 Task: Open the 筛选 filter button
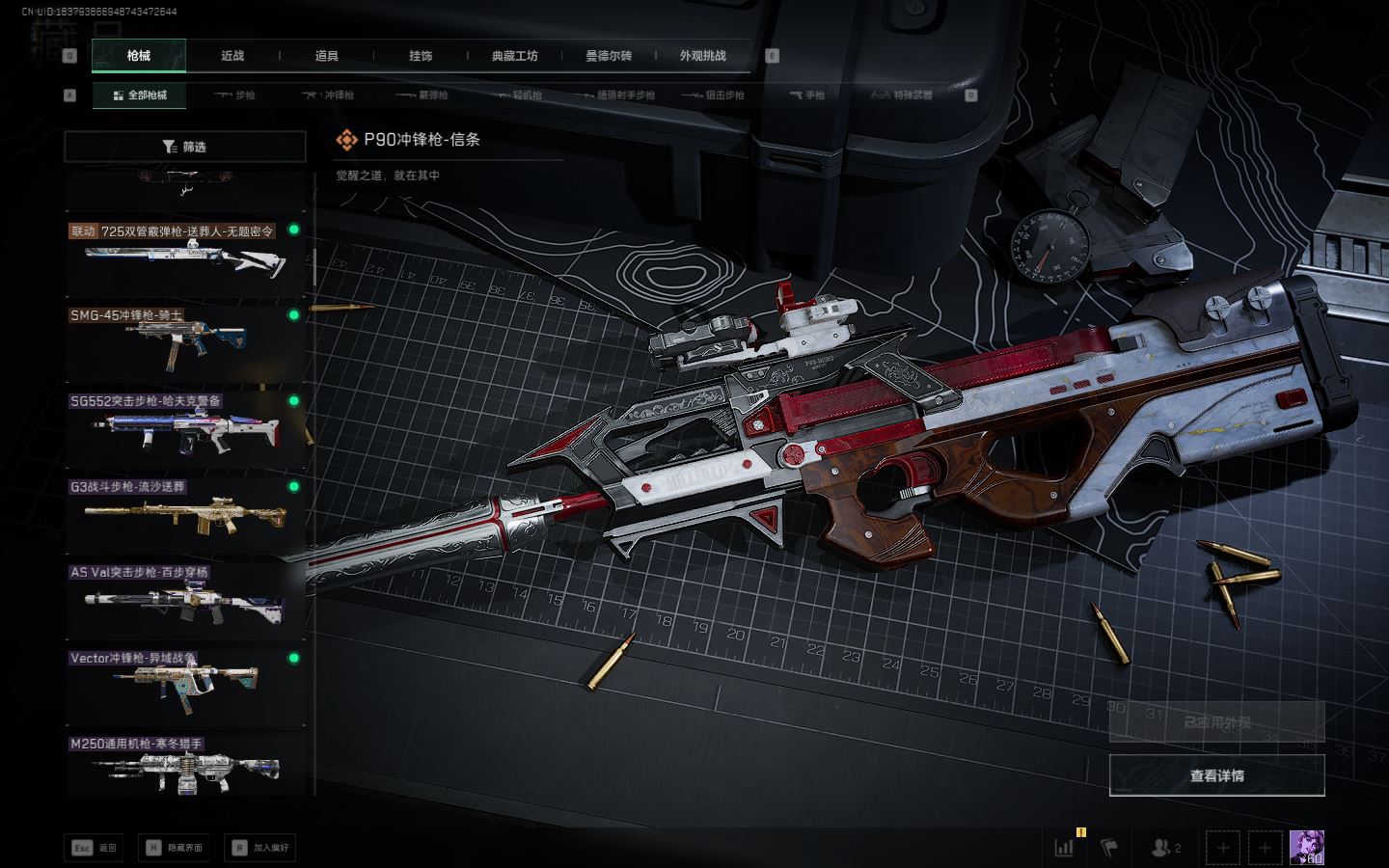[184, 147]
